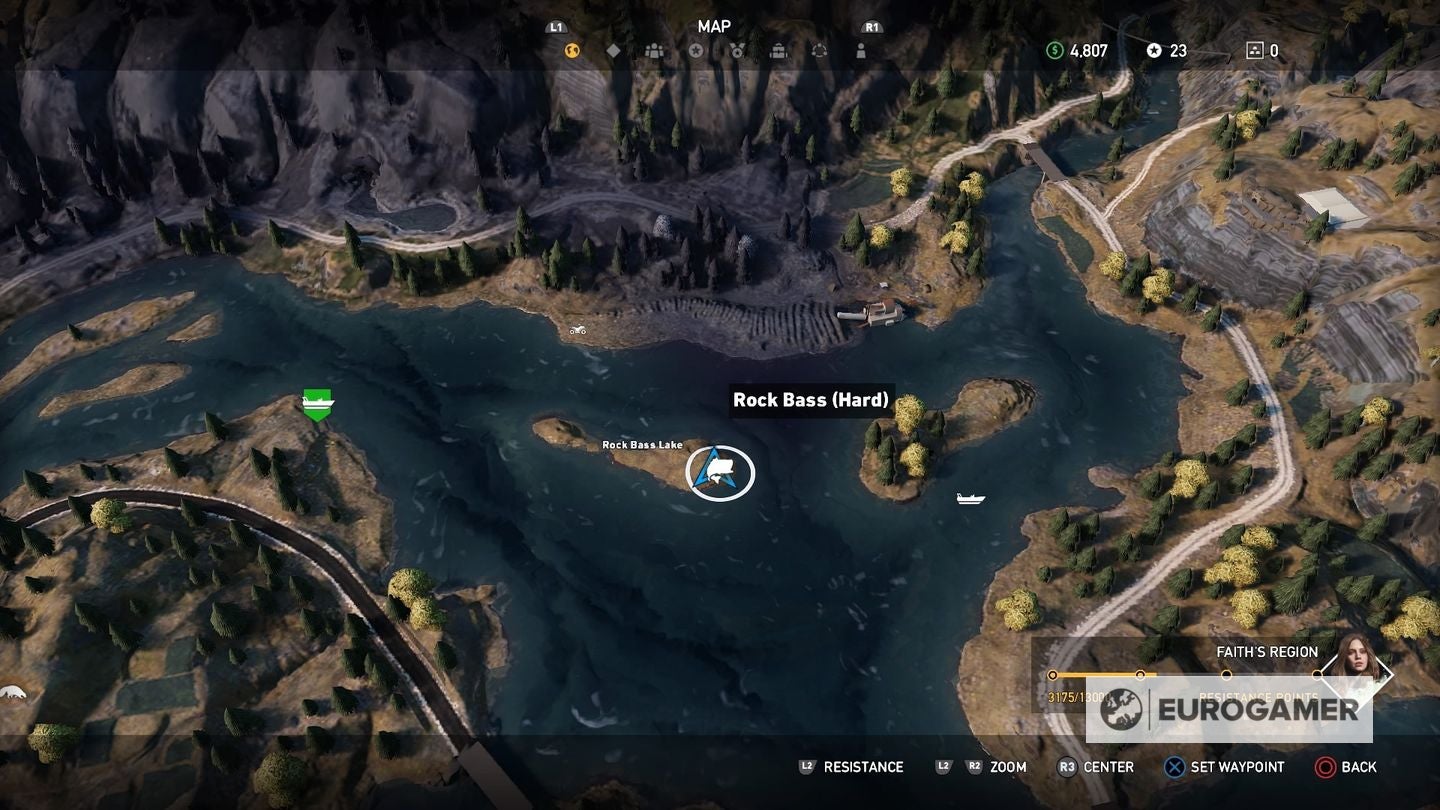Click the quad bike icon near the shore
The height and width of the screenshot is (810, 1440).
tap(578, 330)
